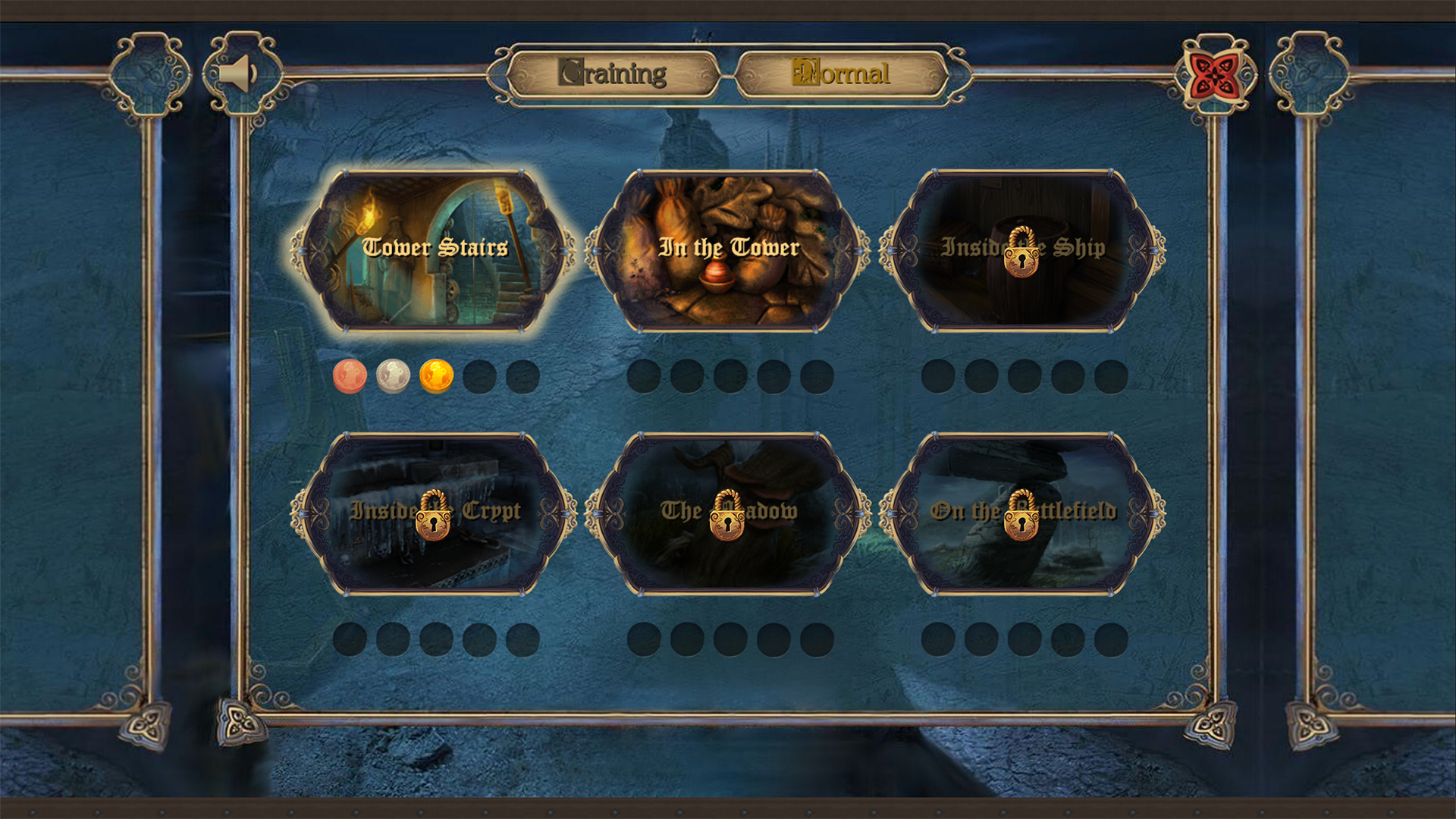Open the Tower Stairs level
The image size is (1456, 819).
pos(429,250)
